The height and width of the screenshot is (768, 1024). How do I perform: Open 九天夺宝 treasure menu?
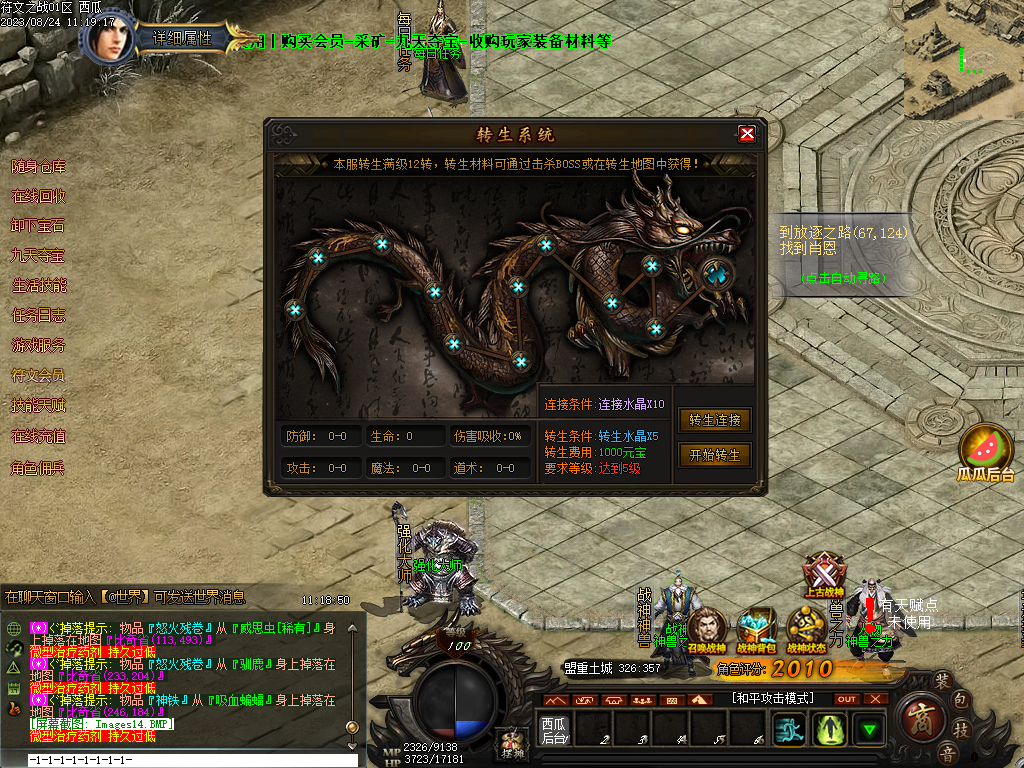[38, 256]
